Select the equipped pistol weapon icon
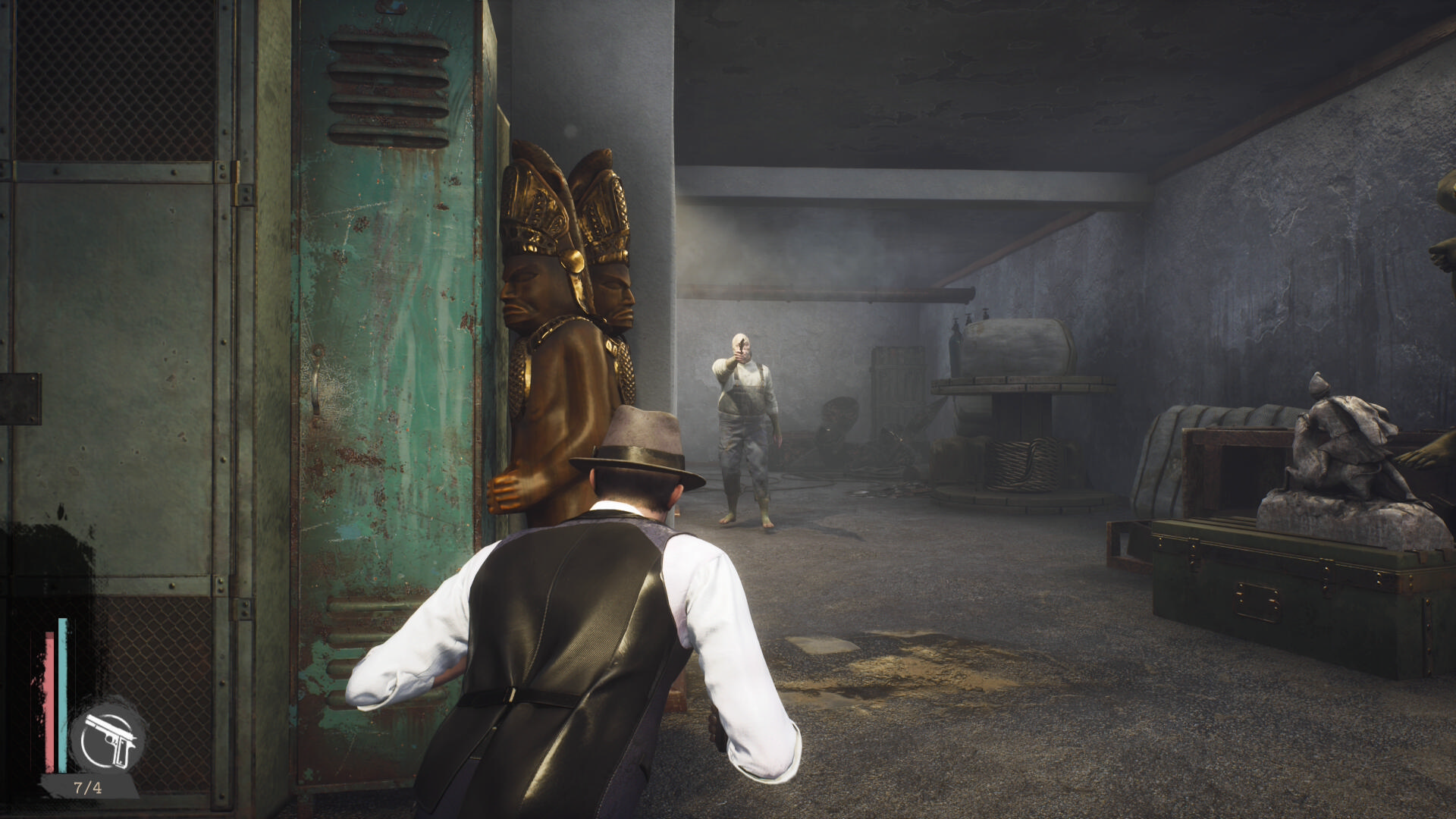 (108, 736)
